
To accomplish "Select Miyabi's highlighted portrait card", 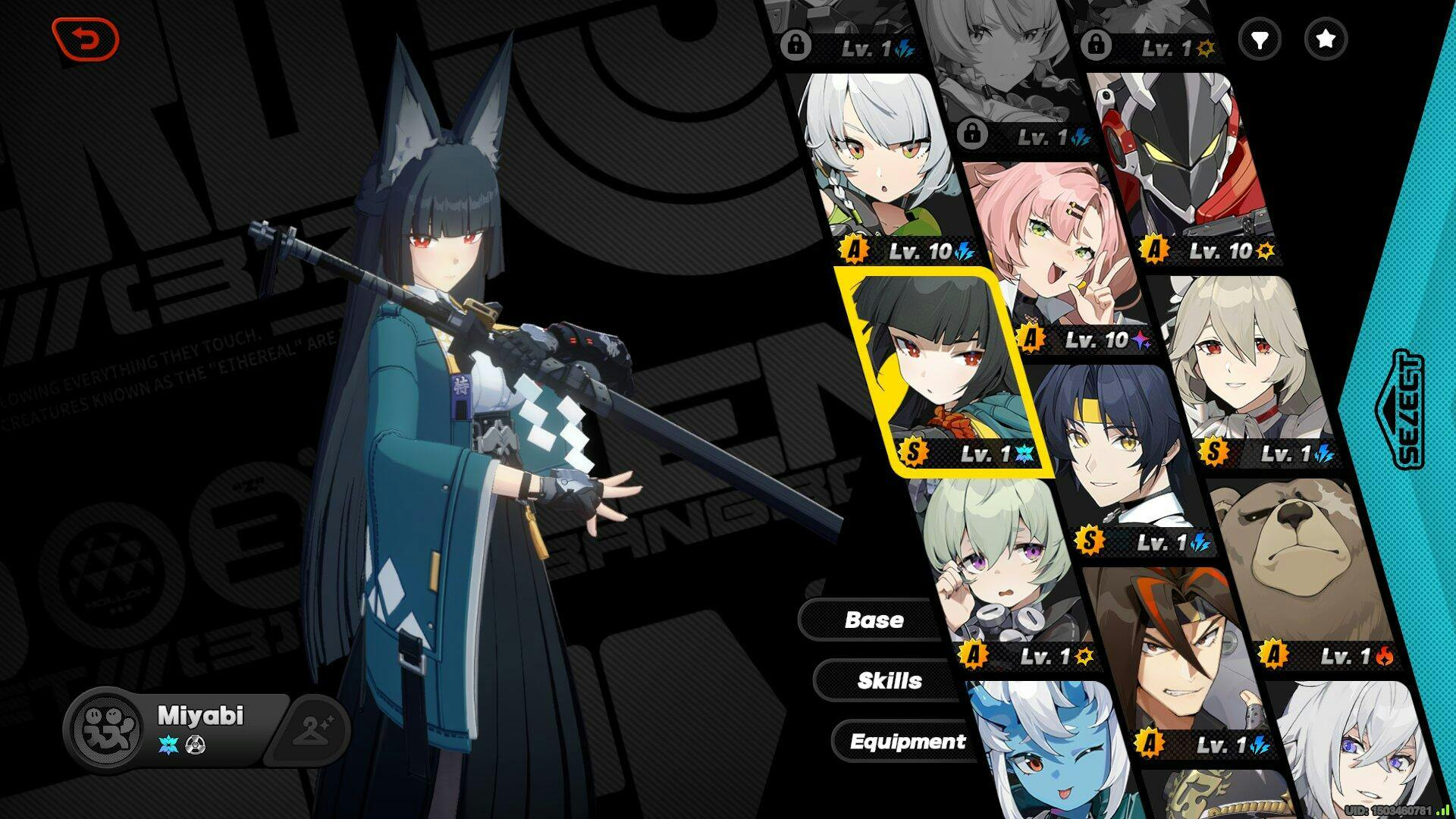I will pos(944,372).
